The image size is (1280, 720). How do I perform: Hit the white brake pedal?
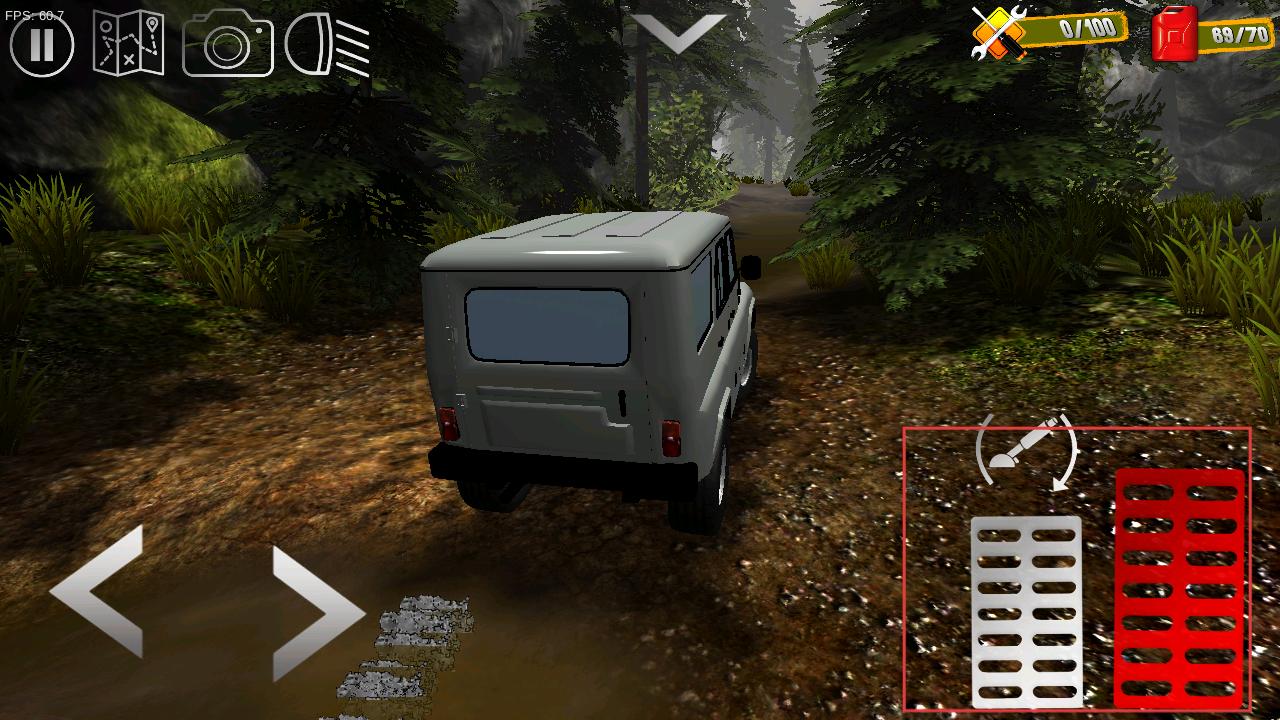tap(1026, 610)
